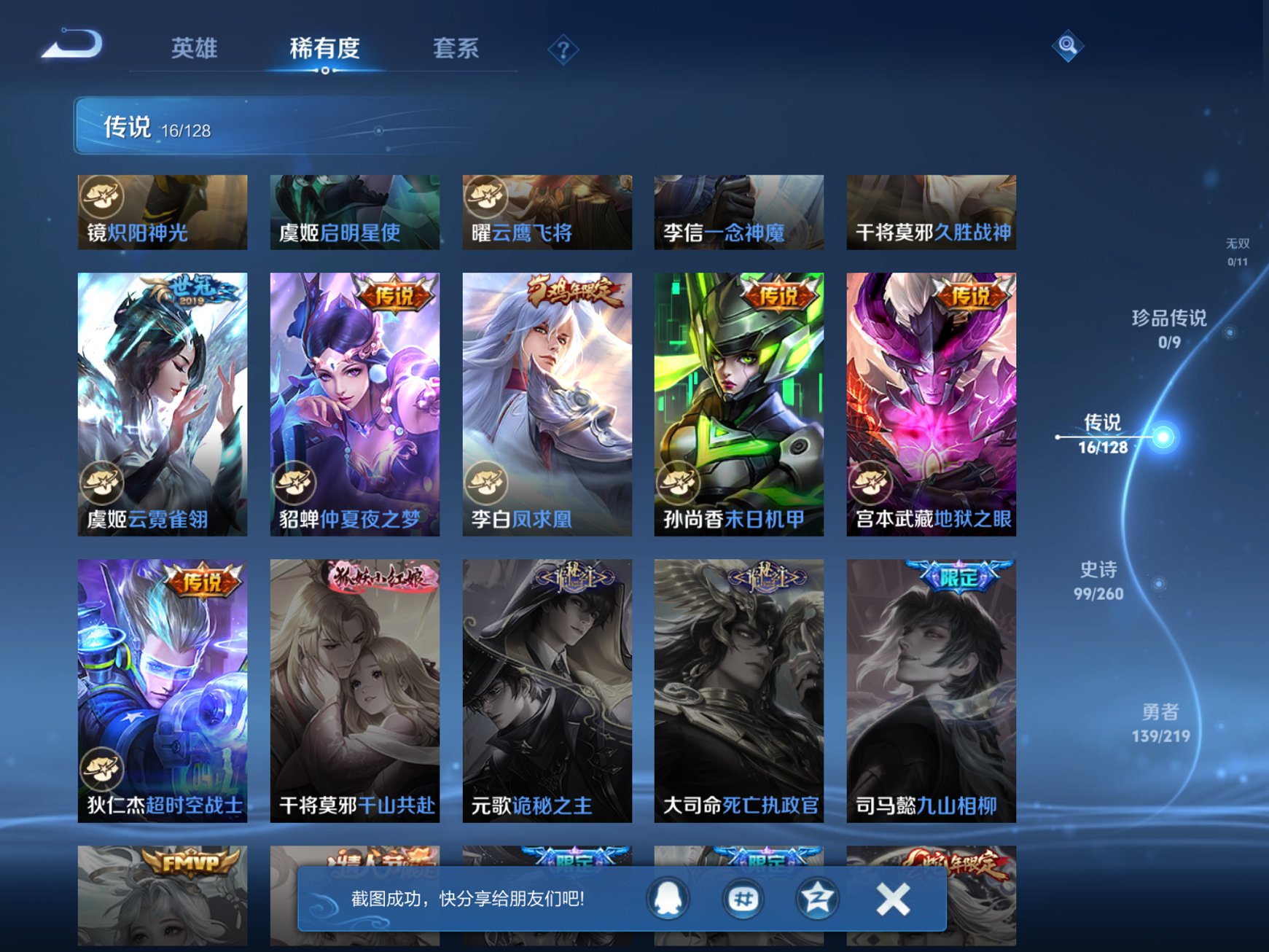This screenshot has height=952, width=1269.
Task: Click the back arrow icon top left
Action: coord(72,45)
